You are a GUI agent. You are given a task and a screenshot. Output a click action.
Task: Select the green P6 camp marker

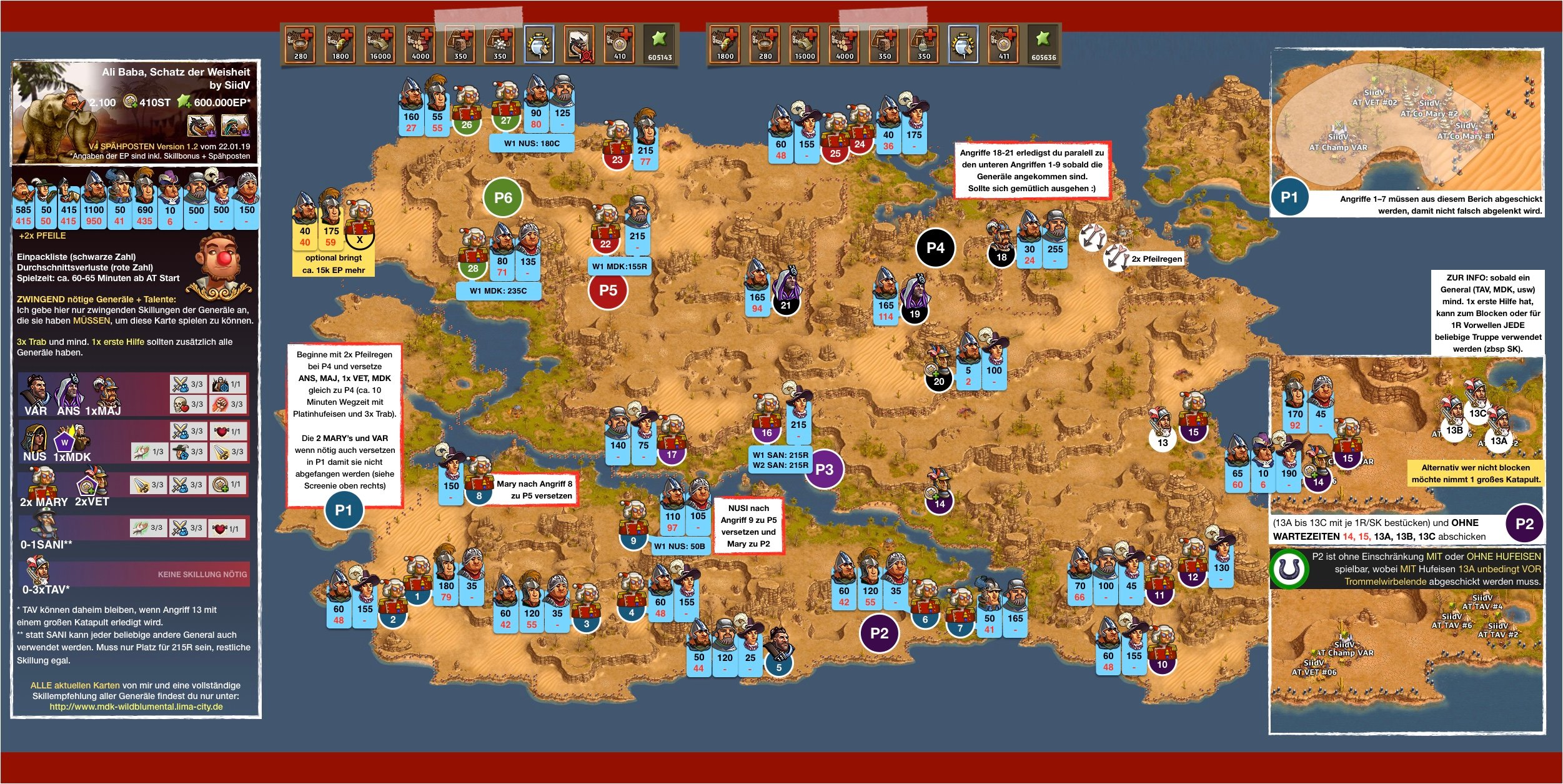pos(503,198)
